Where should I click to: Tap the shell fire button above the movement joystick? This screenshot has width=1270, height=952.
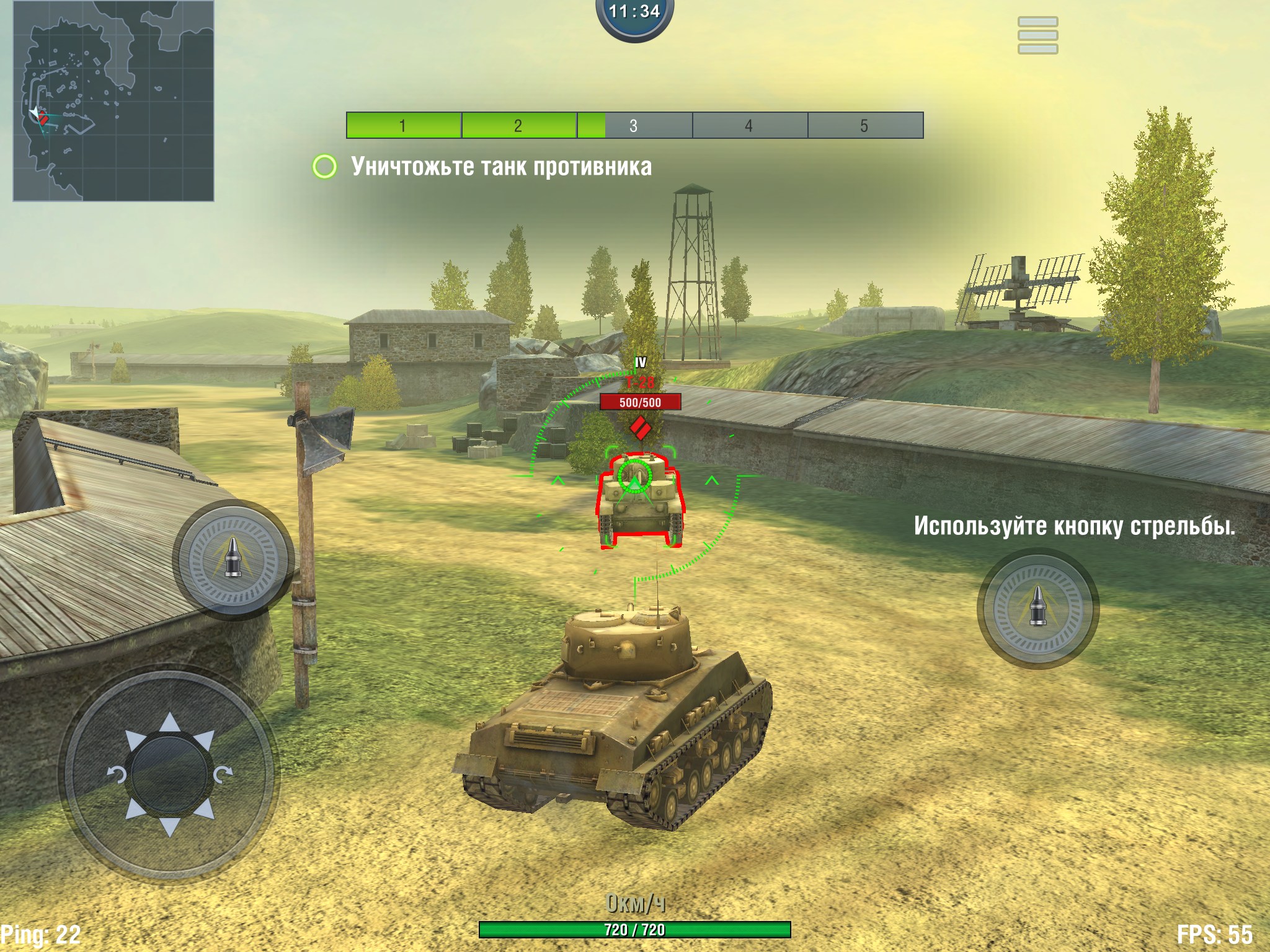pyautogui.click(x=233, y=558)
